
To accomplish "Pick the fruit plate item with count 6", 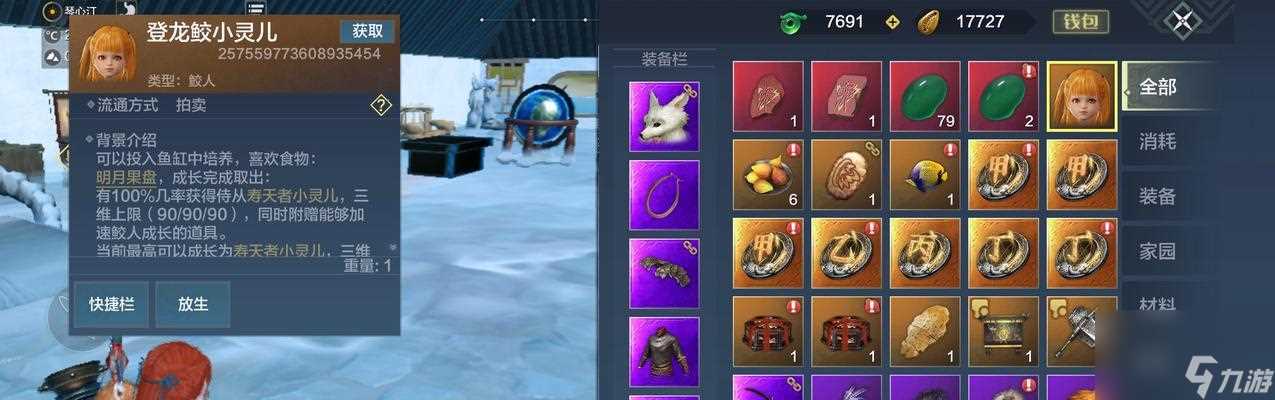I will [768, 174].
